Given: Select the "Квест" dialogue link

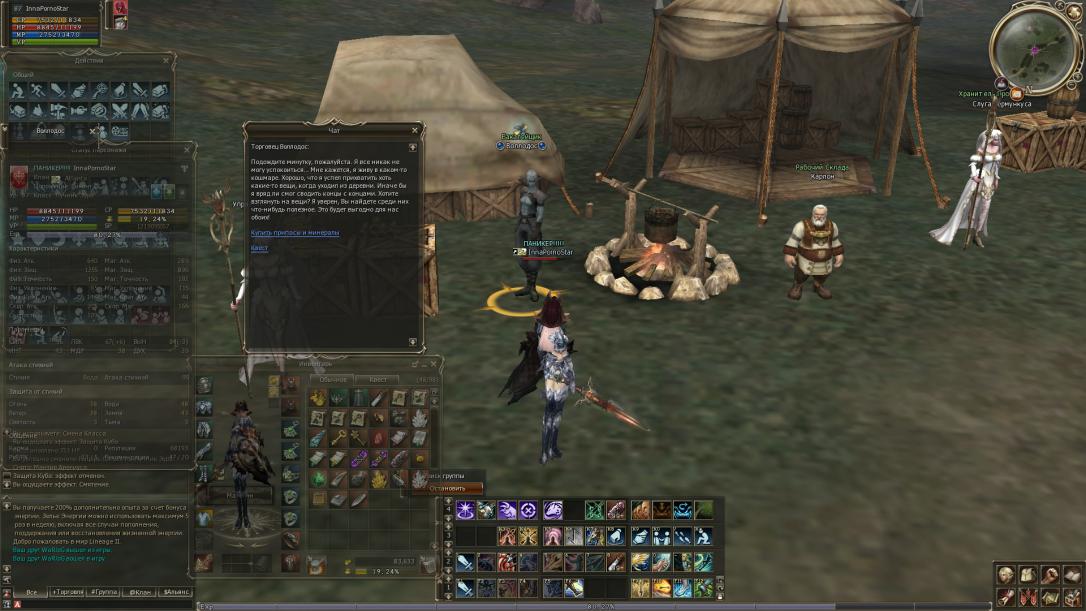Looking at the screenshot, I should [x=259, y=247].
